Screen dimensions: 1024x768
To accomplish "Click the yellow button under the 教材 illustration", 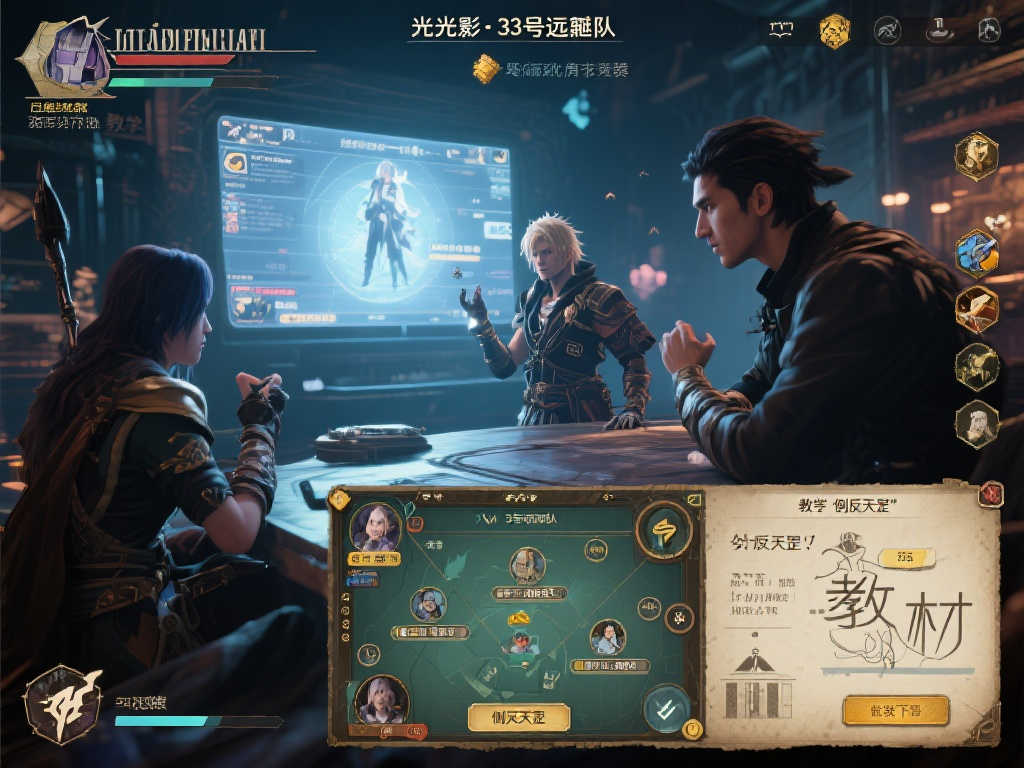I will click(x=895, y=710).
